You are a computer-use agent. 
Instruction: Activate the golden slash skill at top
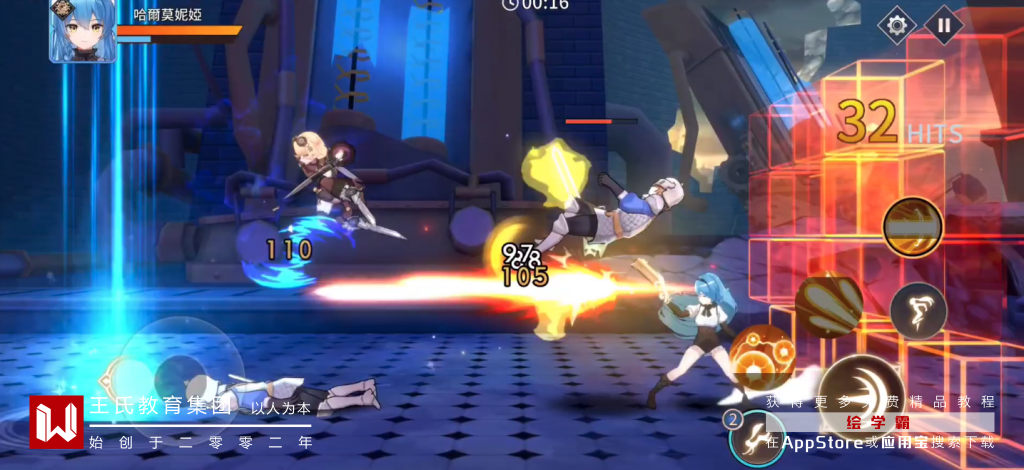[912, 226]
